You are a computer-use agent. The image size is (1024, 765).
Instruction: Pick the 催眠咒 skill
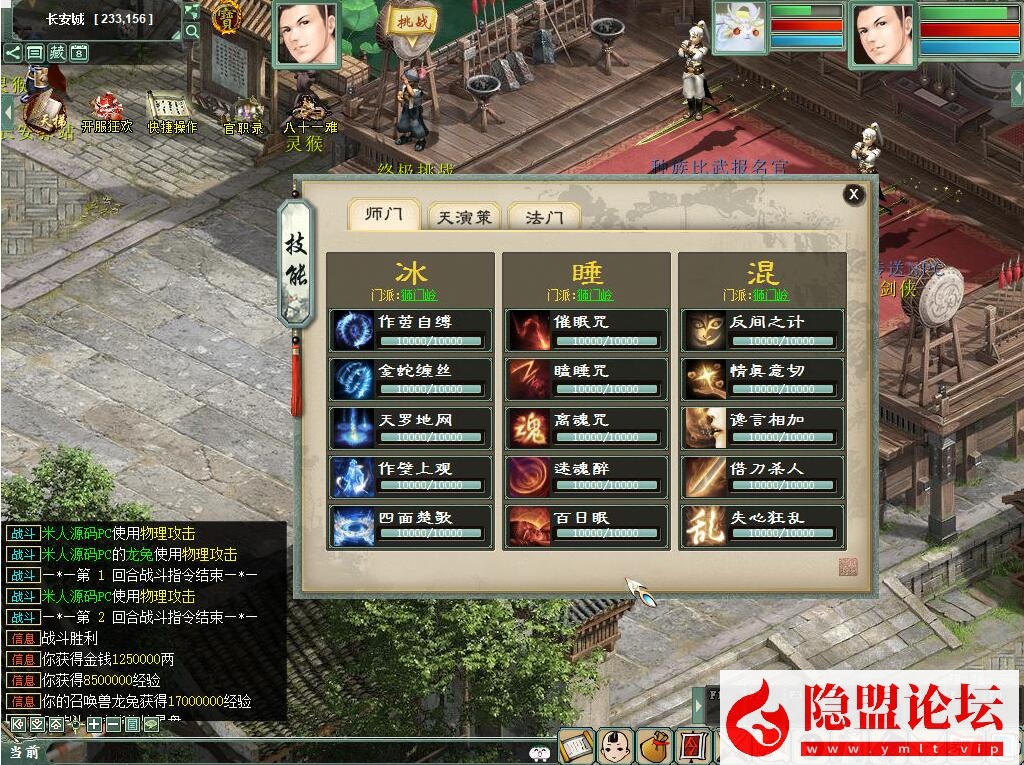pos(586,329)
